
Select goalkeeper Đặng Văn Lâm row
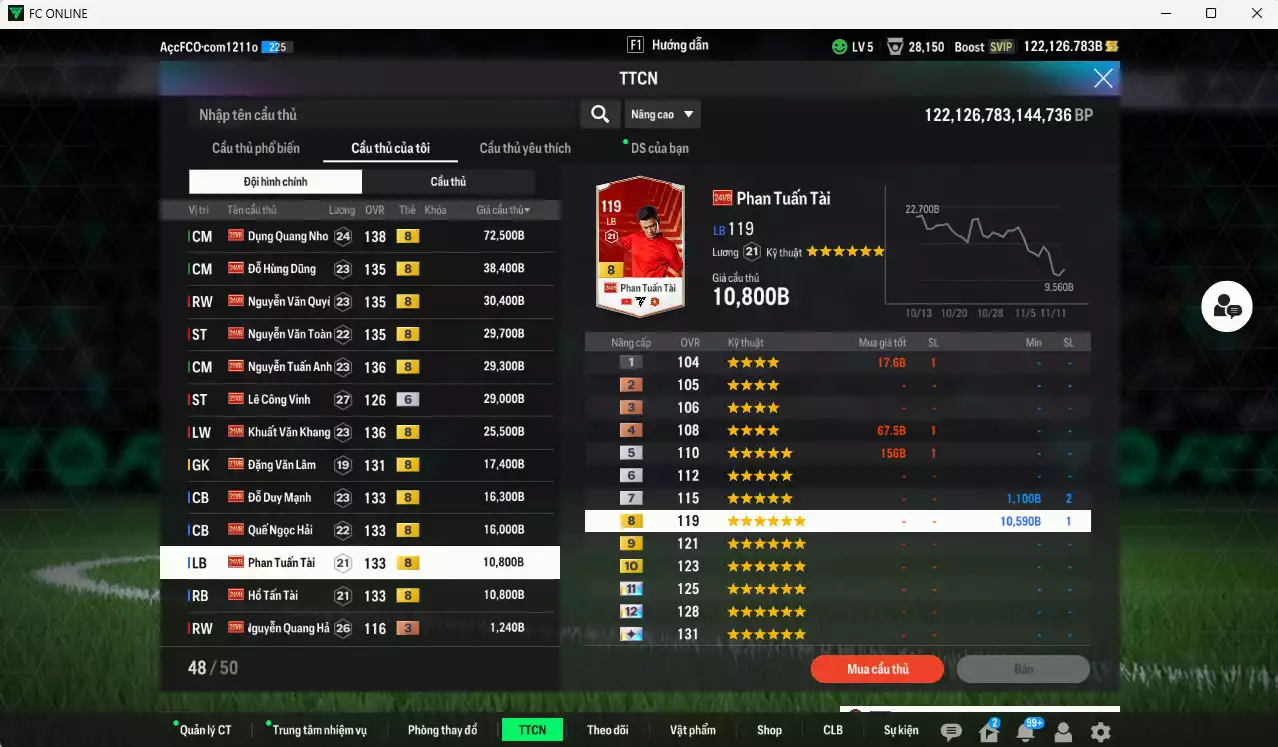click(x=282, y=464)
